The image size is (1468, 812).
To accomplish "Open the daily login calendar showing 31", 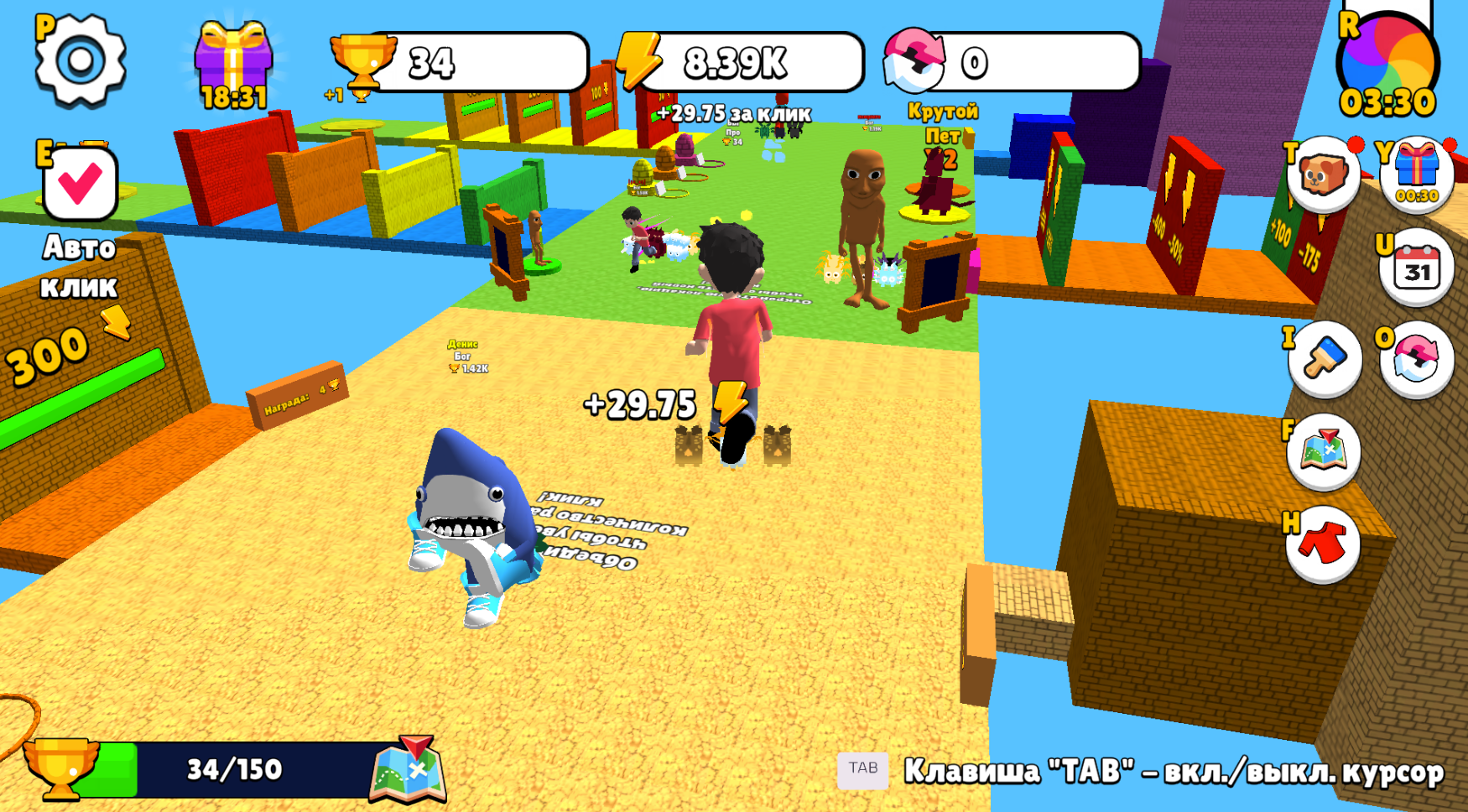I will coord(1418,268).
